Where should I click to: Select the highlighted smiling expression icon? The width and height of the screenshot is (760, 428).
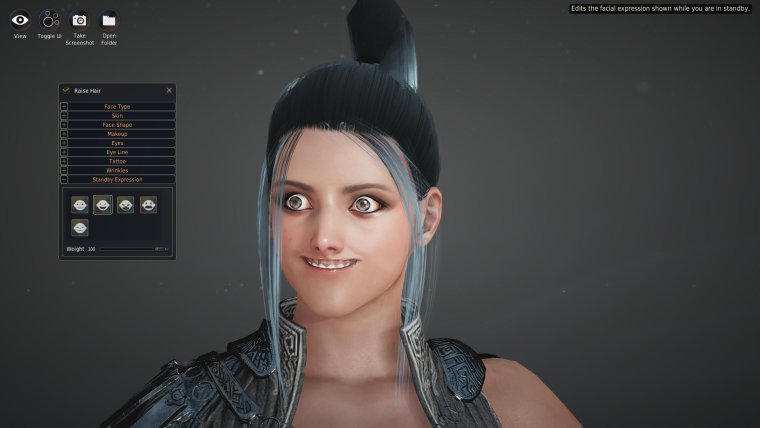click(x=102, y=205)
